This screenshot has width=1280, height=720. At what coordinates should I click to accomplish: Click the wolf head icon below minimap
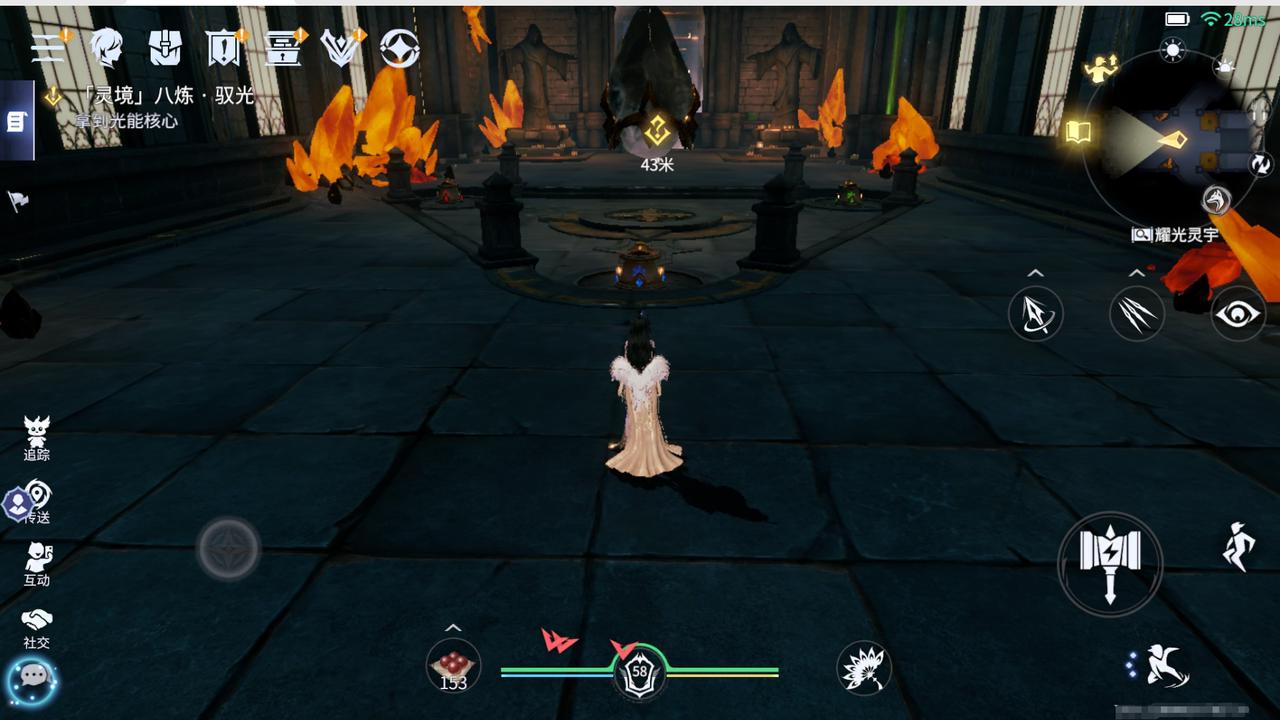1216,200
